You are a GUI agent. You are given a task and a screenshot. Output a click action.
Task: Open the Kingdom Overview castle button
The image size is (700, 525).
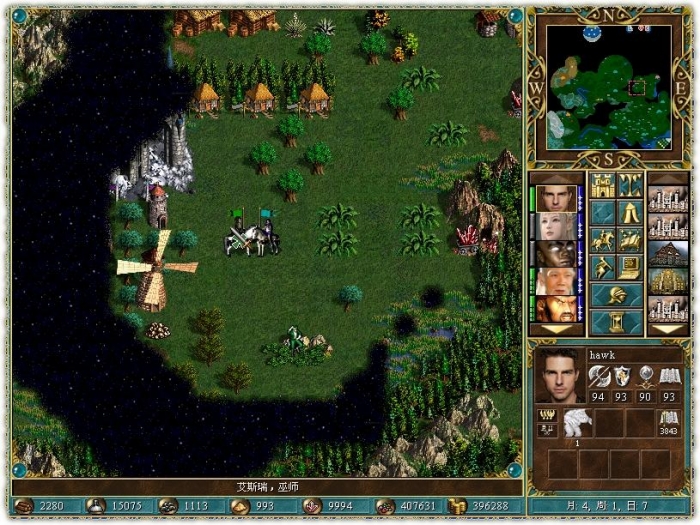(x=602, y=185)
